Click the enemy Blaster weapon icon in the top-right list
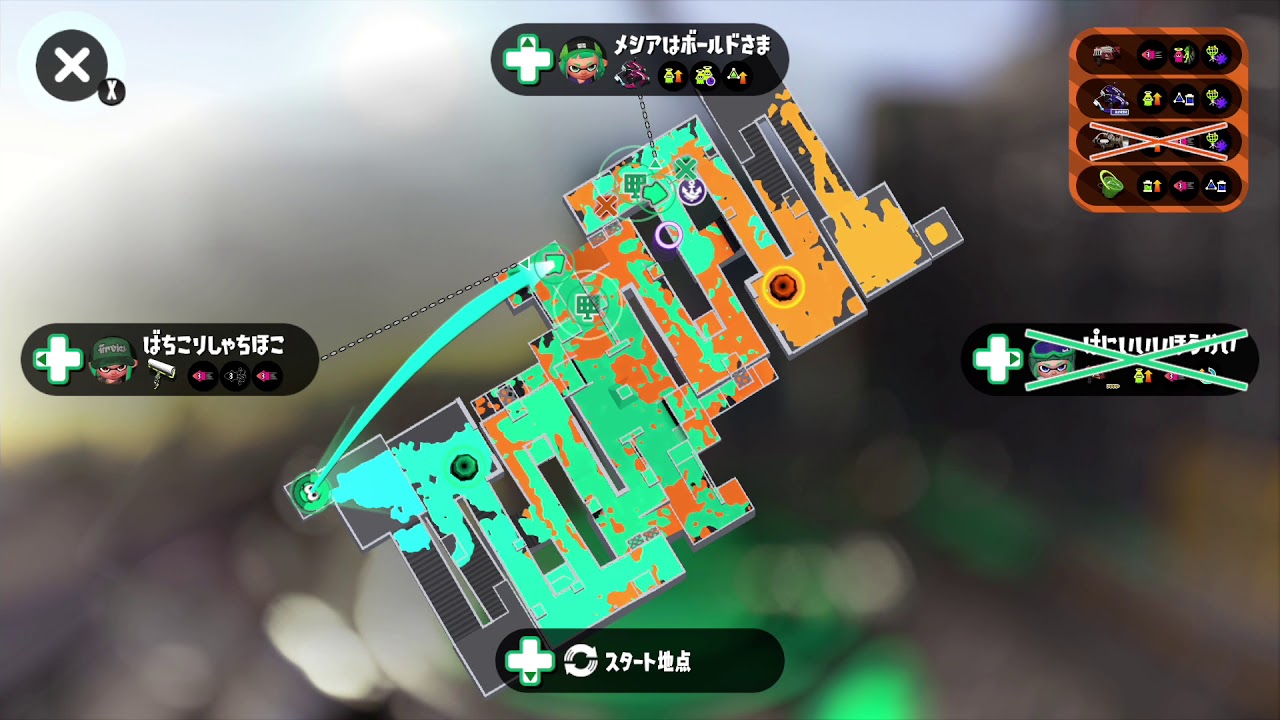 [x=1104, y=56]
